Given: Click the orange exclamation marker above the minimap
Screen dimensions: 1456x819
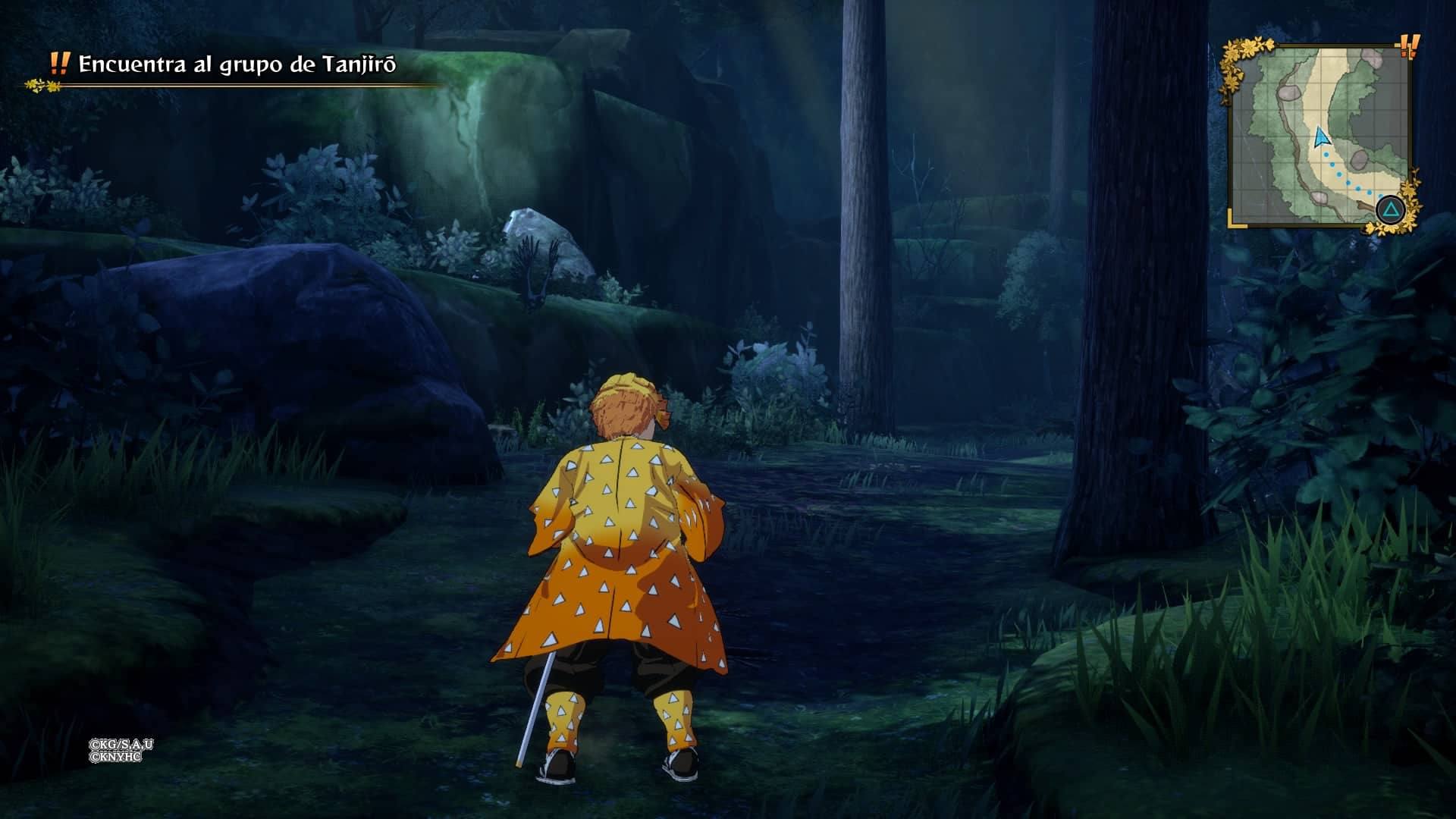Looking at the screenshot, I should pyautogui.click(x=1409, y=47).
